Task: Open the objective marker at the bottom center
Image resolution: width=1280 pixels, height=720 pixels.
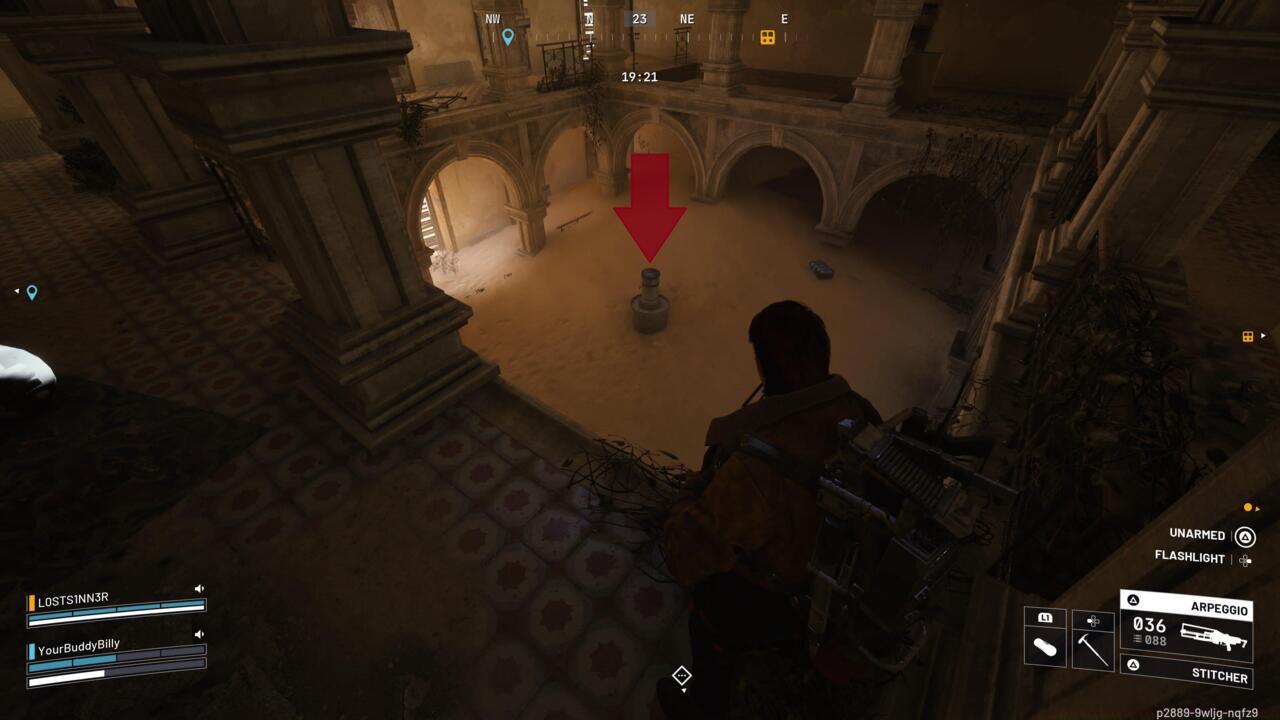Action: pos(681,677)
